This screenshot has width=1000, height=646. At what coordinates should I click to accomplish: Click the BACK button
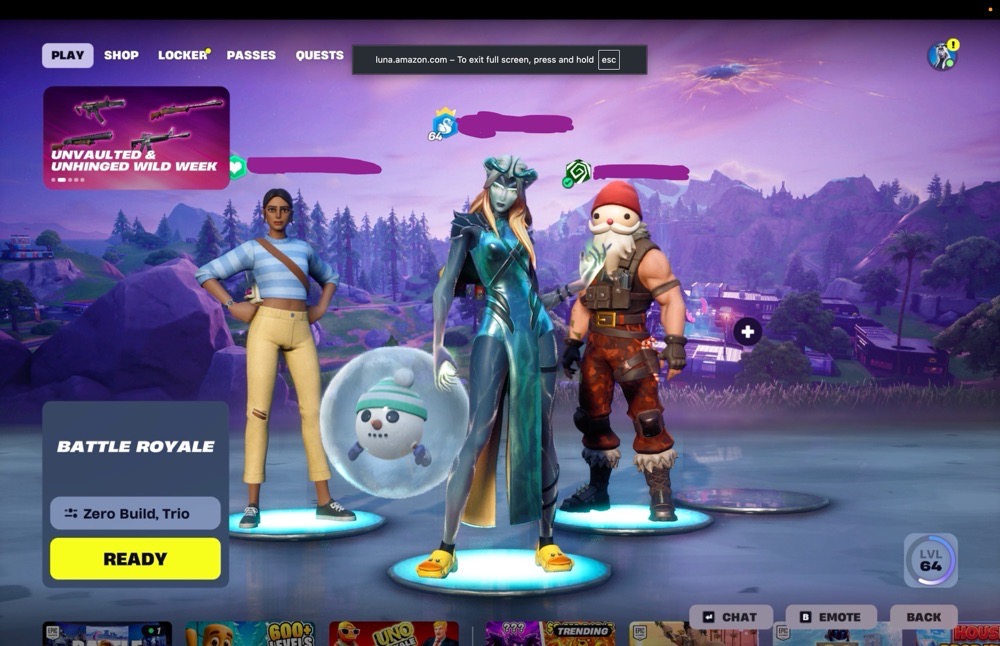923,617
